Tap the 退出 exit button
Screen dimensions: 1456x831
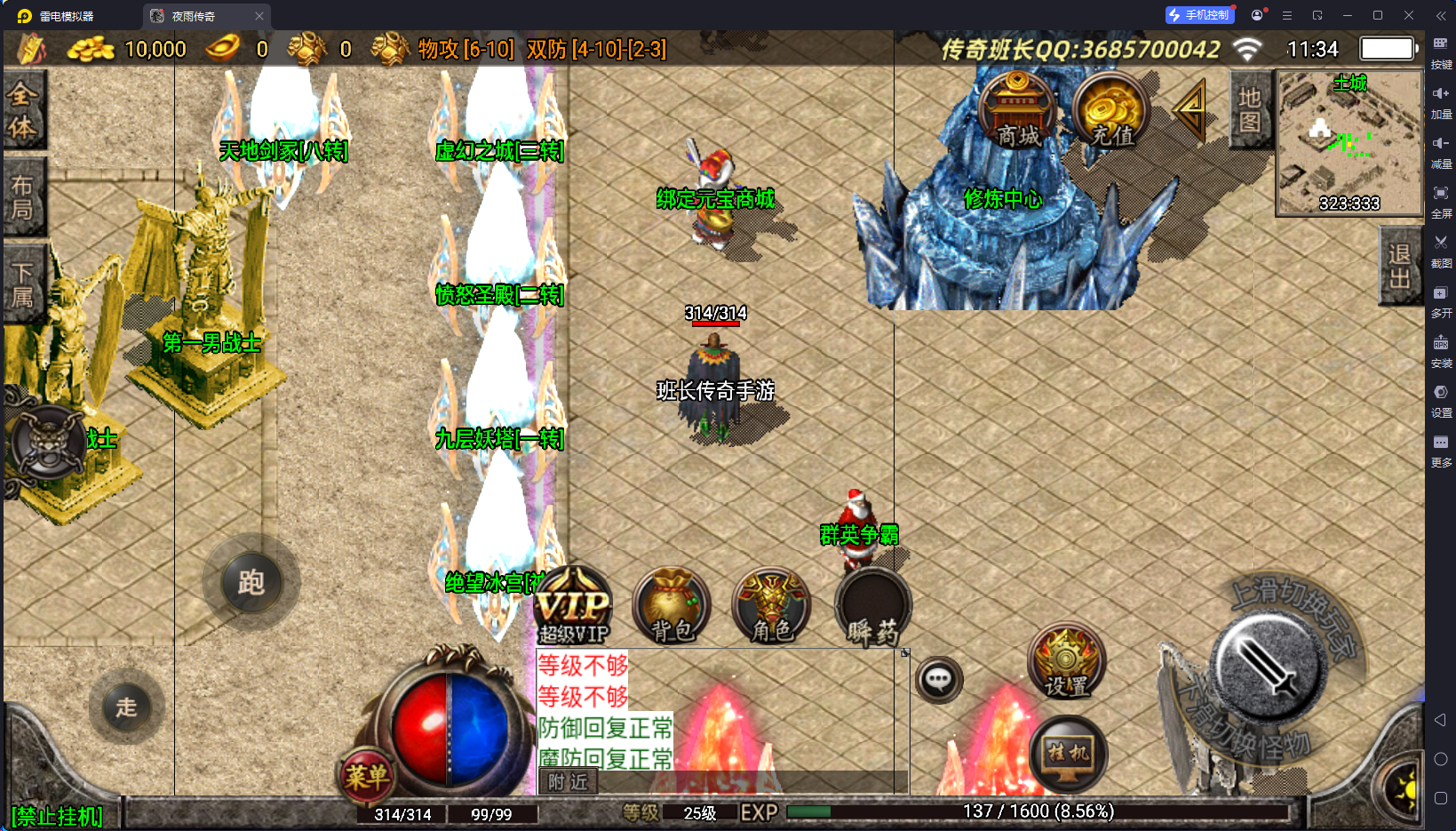pos(1399,267)
